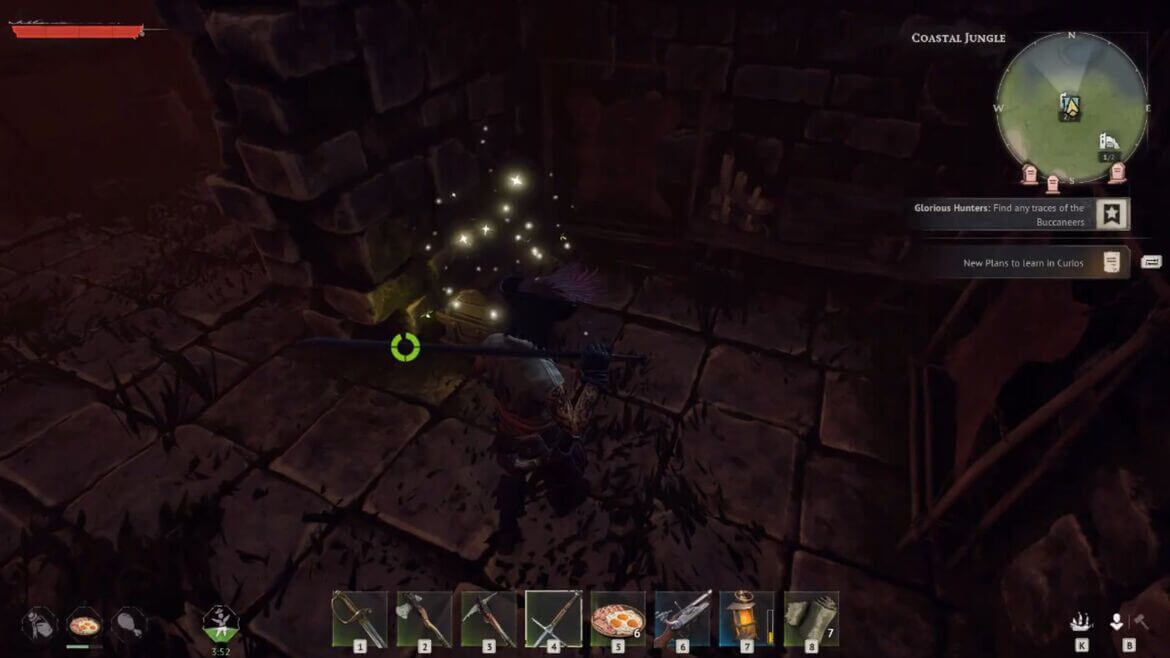The image size is (1170, 658).
Task: Use the fried eggs and bacon plate
Action: coord(617,619)
